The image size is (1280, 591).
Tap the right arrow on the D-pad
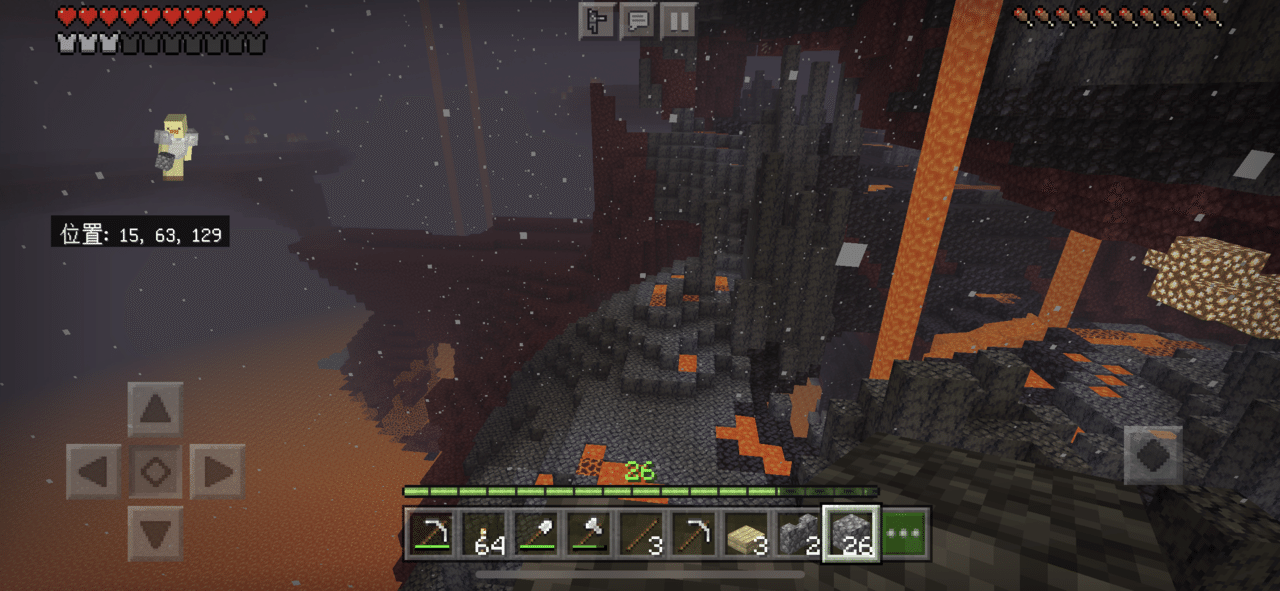pyautogui.click(x=217, y=471)
